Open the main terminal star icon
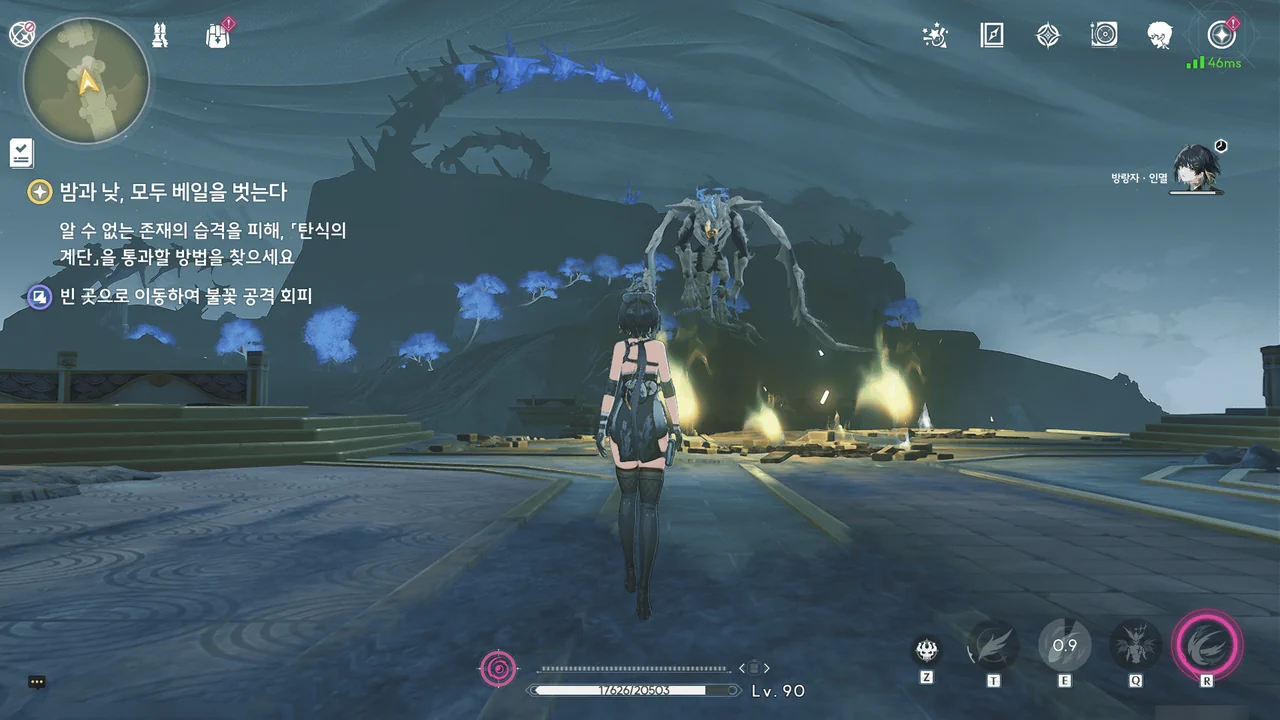This screenshot has width=1280, height=720. pyautogui.click(x=1220, y=36)
